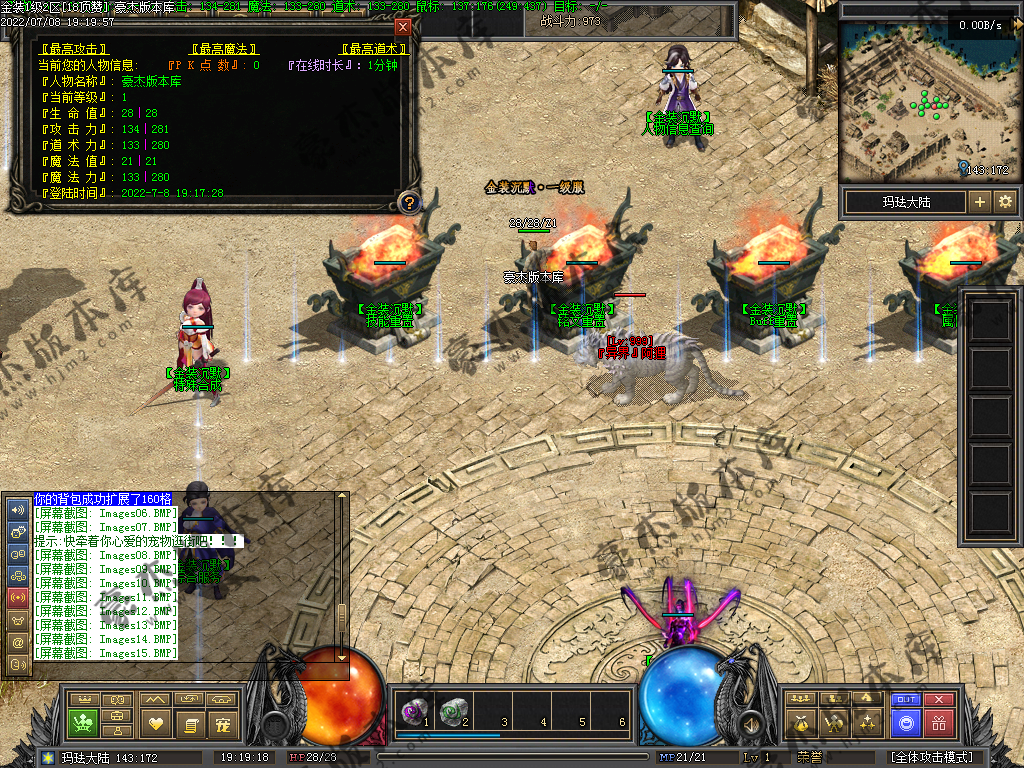Open the 宠 pet menu button

pyautogui.click(x=224, y=722)
